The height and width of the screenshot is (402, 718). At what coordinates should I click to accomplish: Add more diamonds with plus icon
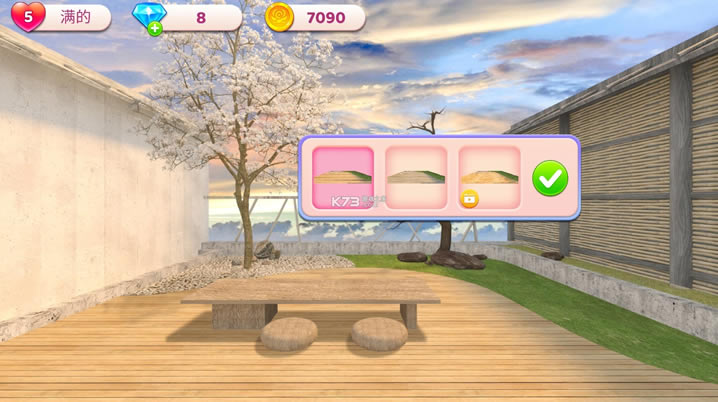155,29
